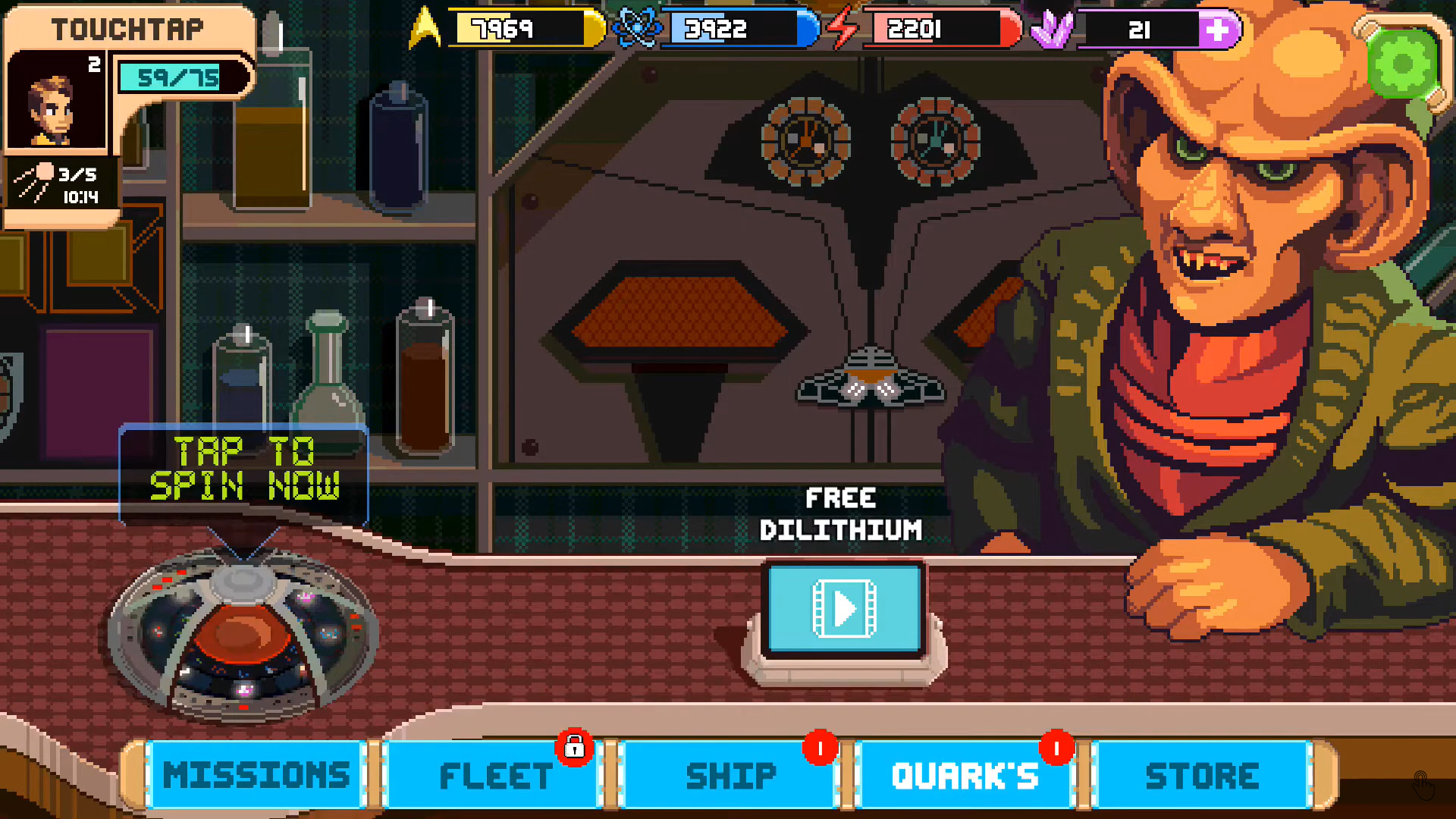
Task: Expand the TOUCHTAP player info panel
Action: [x=129, y=29]
